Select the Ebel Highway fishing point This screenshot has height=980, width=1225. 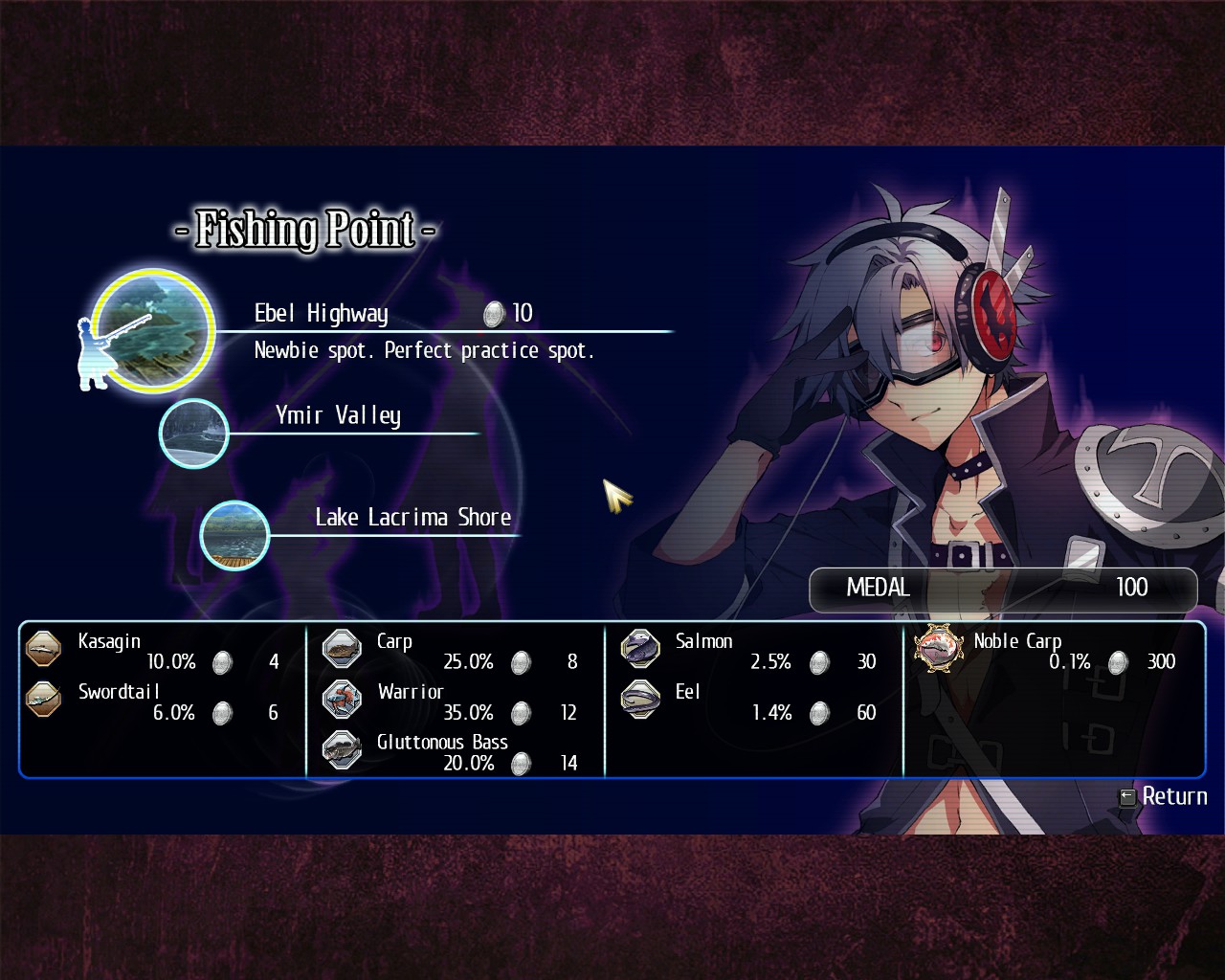(x=322, y=314)
